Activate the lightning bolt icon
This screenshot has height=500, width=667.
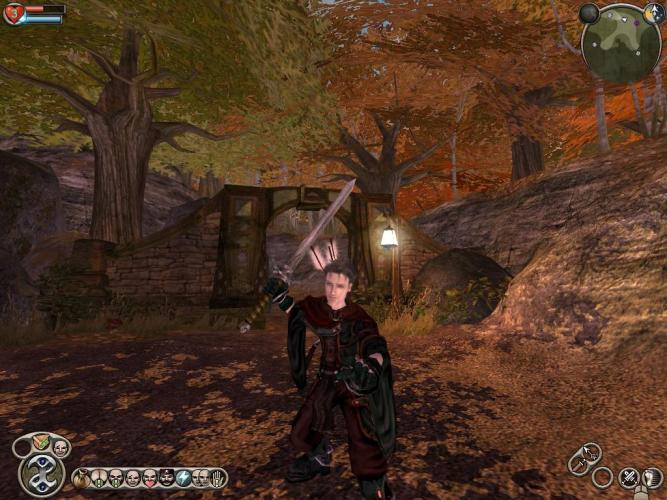184,478
